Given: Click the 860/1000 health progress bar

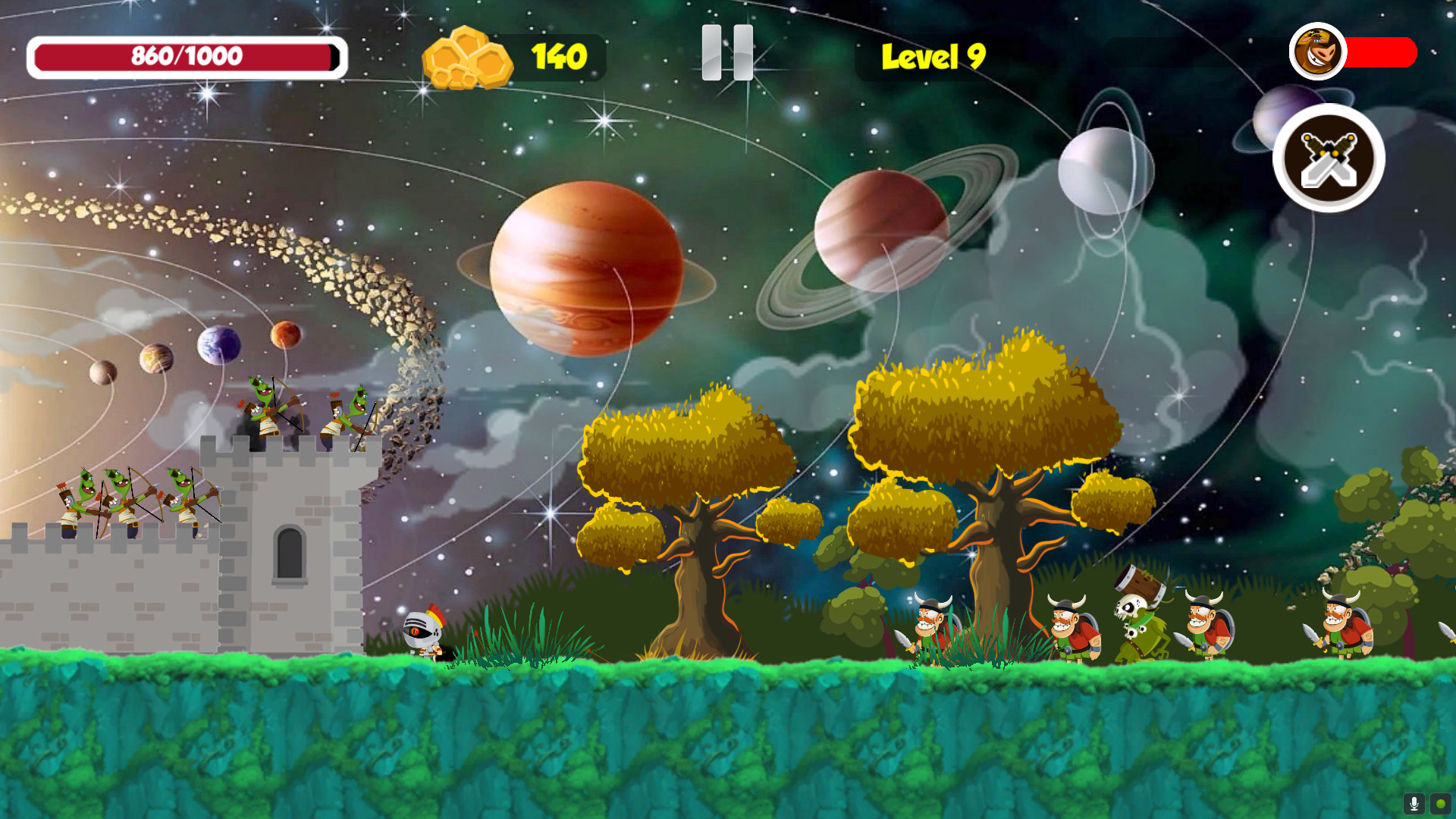Looking at the screenshot, I should point(187,55).
